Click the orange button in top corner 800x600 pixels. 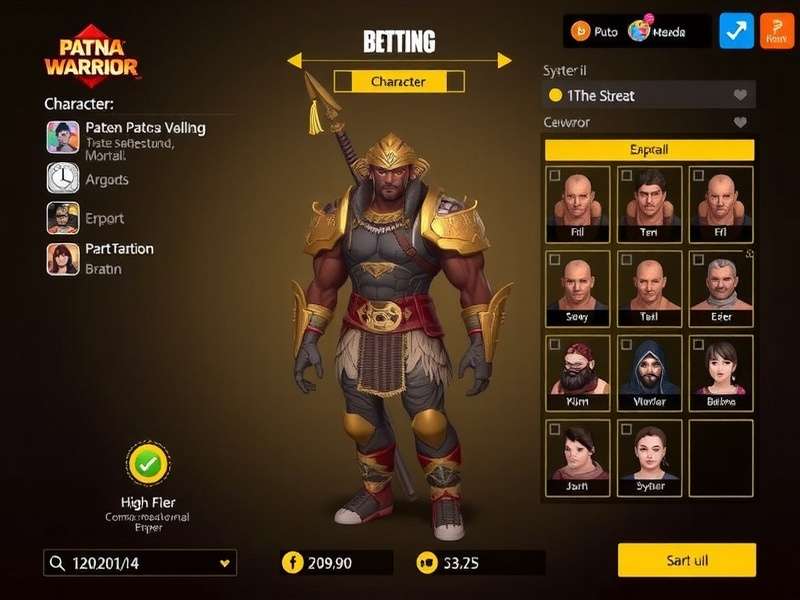pos(777,31)
